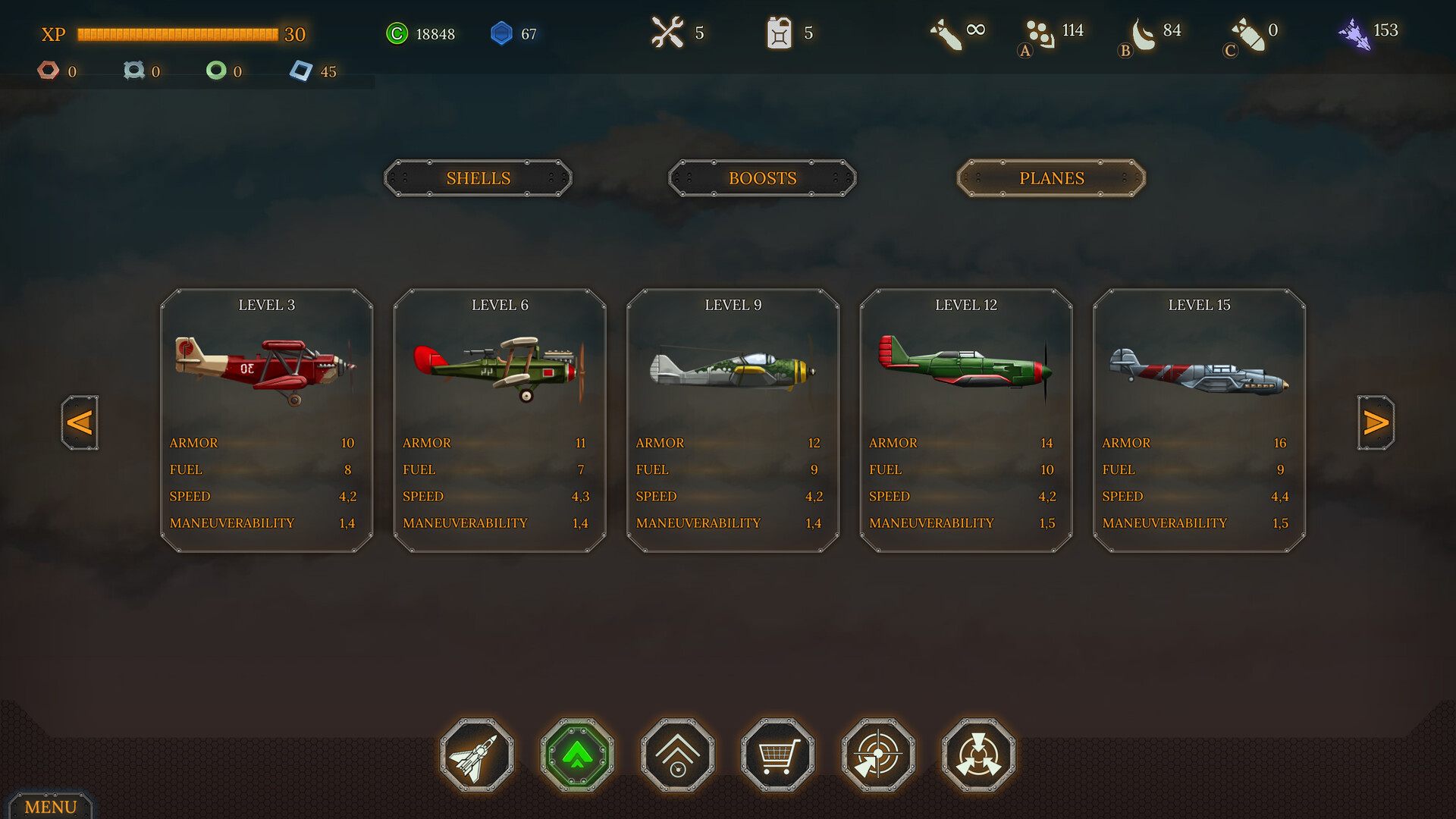Choose the Level 12 green fighter card
The image size is (1456, 819).
point(966,419)
